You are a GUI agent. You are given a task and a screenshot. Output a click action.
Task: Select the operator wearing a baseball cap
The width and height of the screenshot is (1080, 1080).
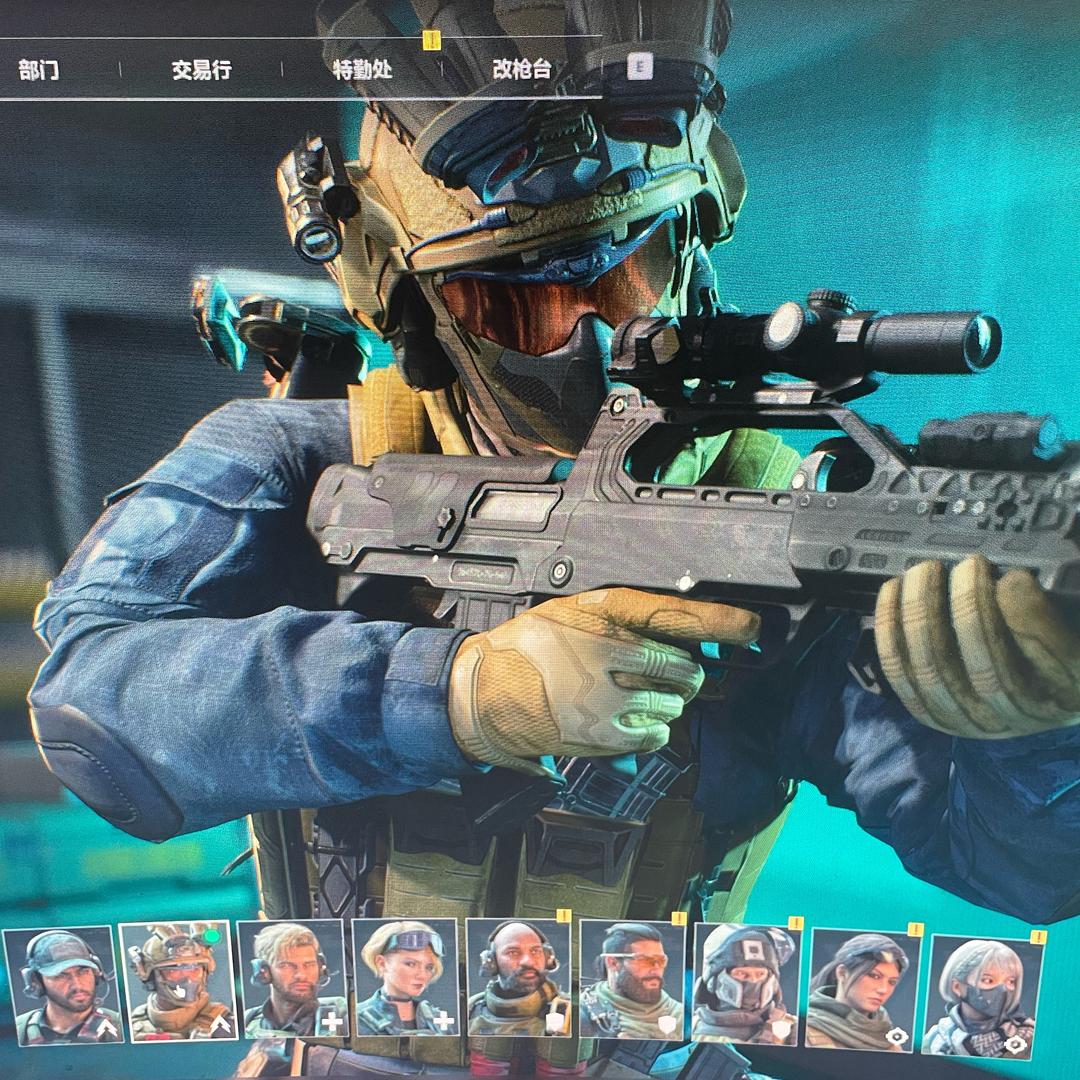click(62, 984)
